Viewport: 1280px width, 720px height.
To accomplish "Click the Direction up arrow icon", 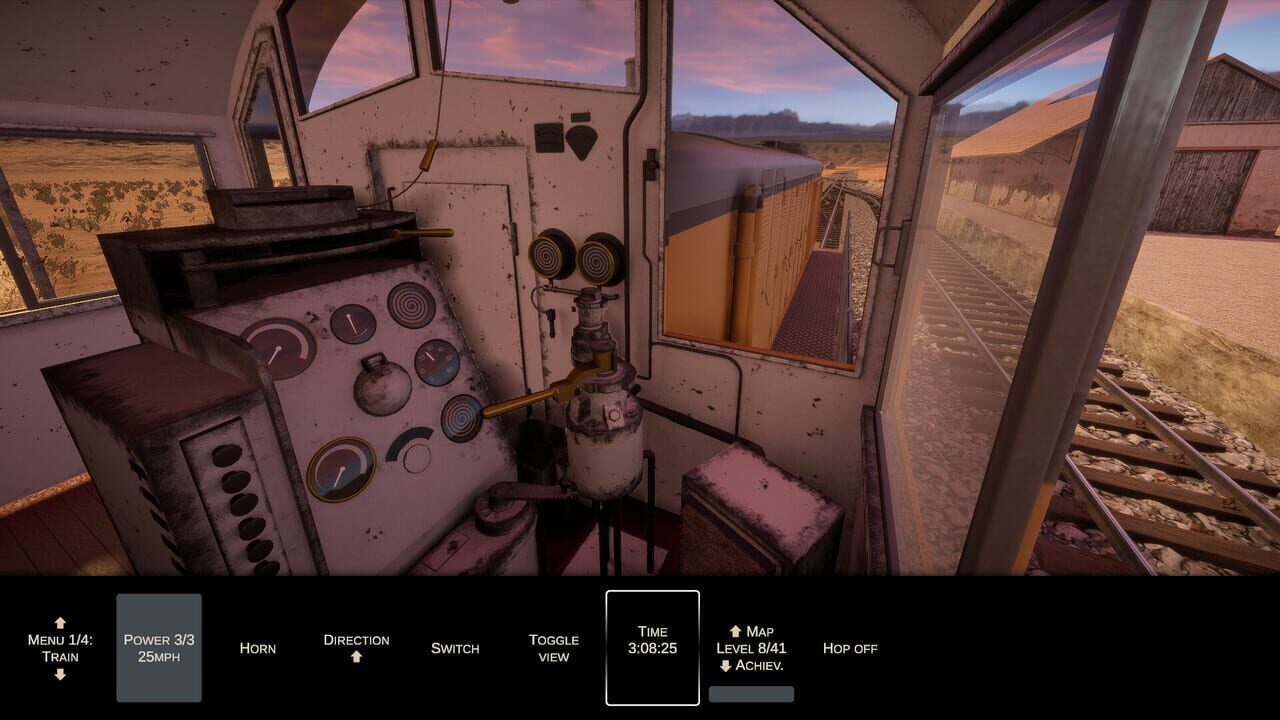I will (356, 657).
